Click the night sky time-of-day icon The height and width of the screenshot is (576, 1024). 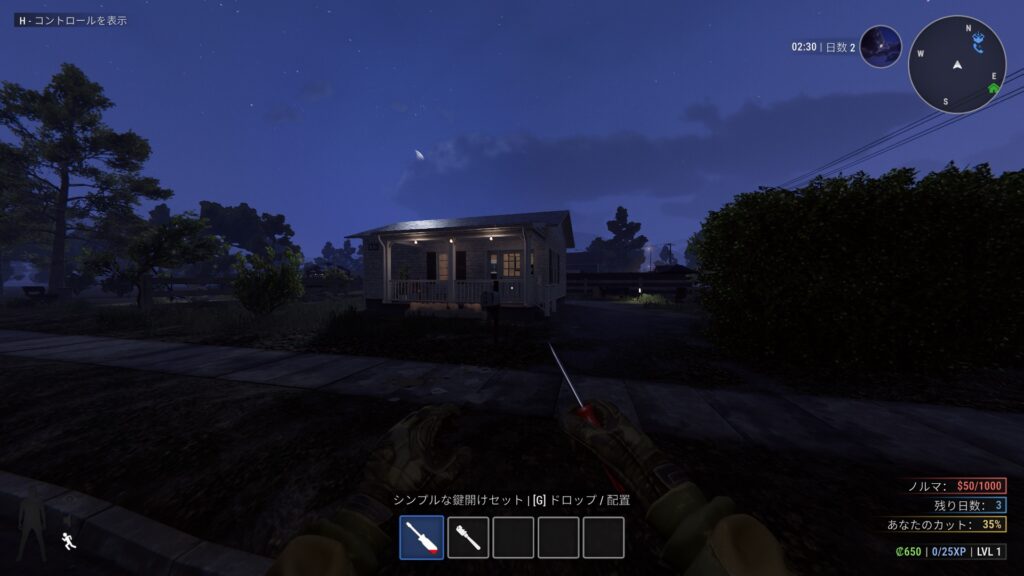pyautogui.click(x=880, y=47)
